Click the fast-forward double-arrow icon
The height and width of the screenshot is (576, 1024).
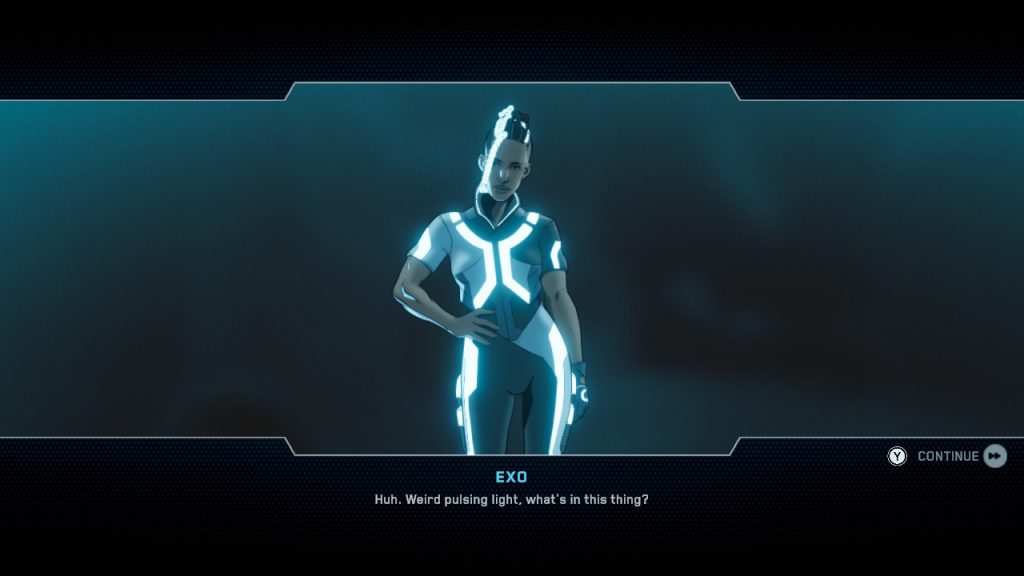pos(995,456)
